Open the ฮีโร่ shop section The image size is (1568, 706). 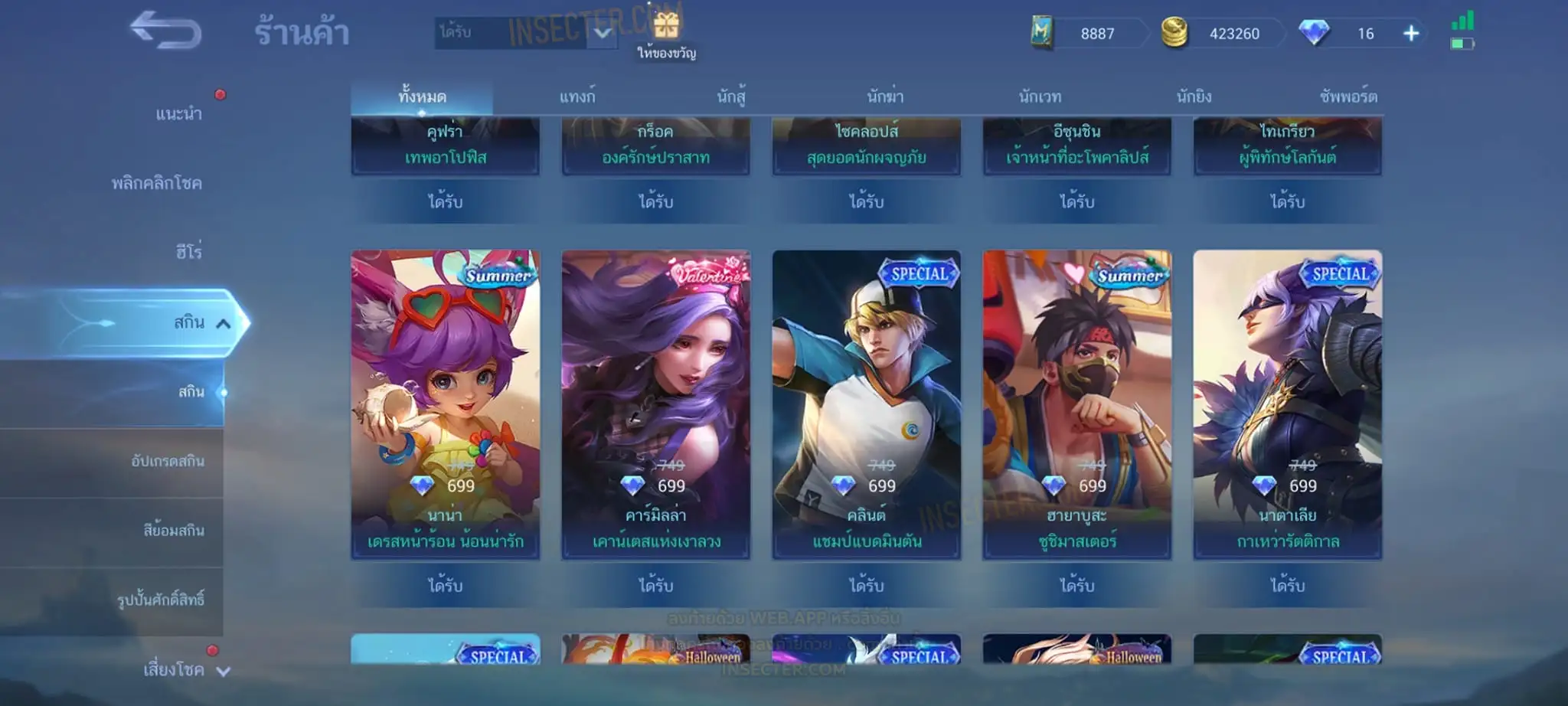[188, 252]
